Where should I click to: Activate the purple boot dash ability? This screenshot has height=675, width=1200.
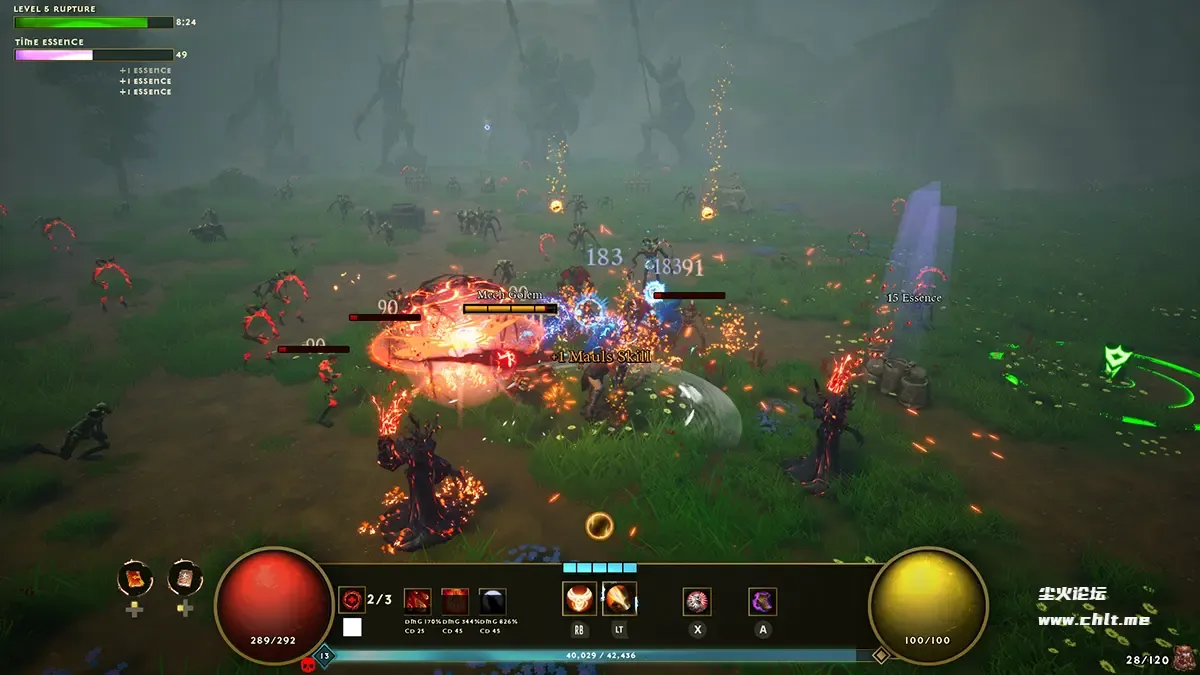click(763, 601)
